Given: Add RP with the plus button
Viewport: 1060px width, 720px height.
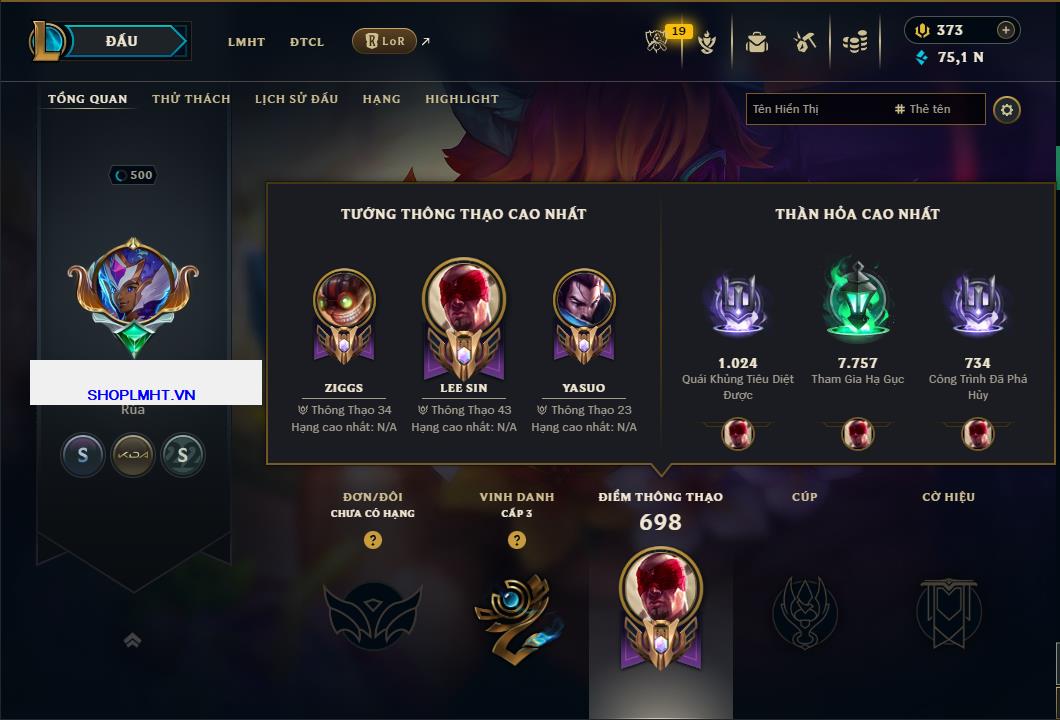Looking at the screenshot, I should (x=1006, y=30).
